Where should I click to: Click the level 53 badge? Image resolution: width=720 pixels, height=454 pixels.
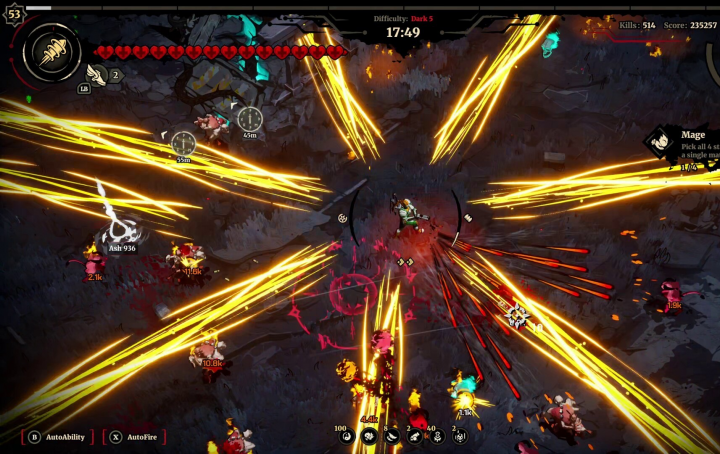click(x=14, y=15)
